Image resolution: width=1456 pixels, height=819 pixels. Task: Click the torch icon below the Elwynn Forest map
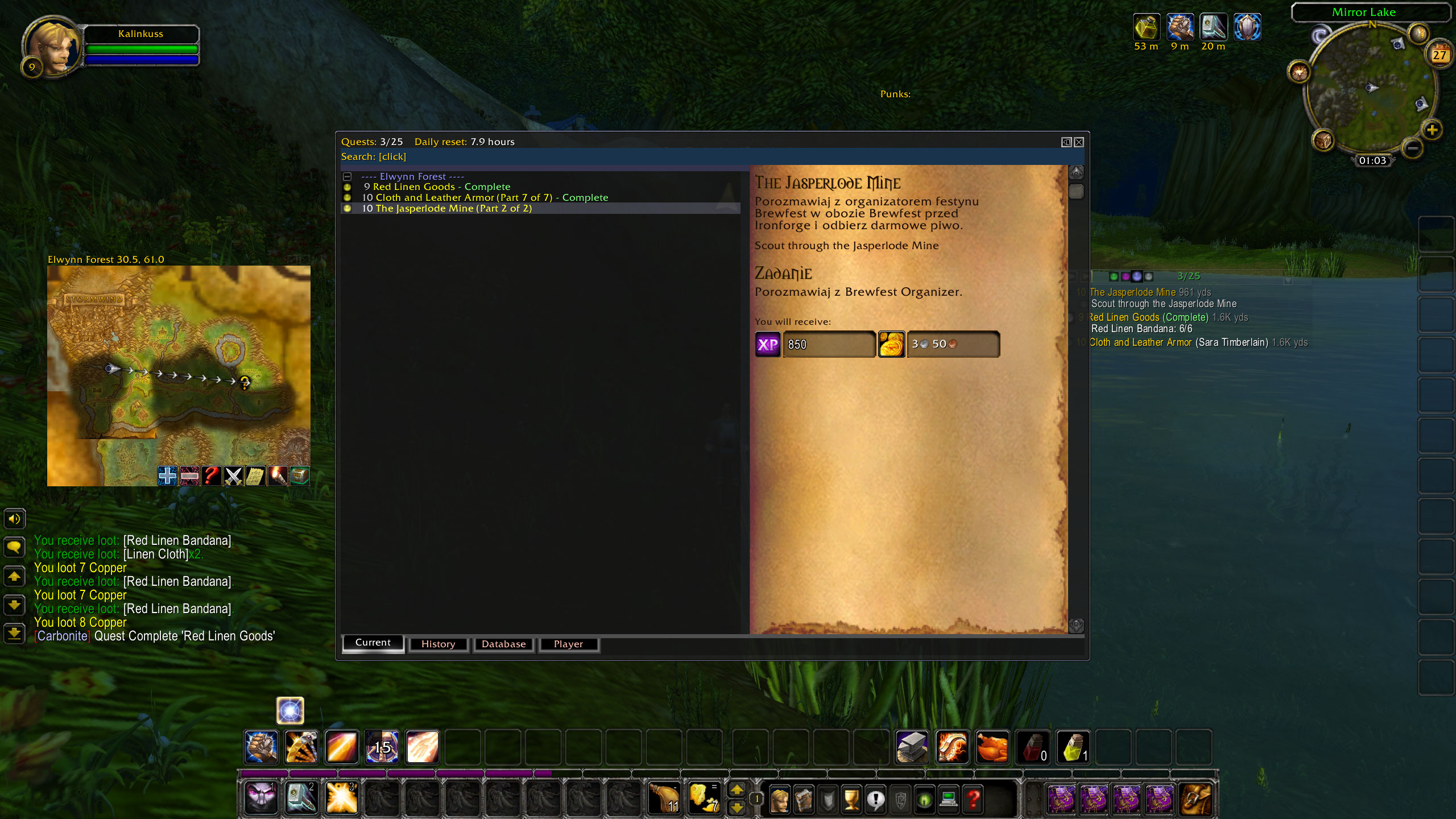coord(278,476)
